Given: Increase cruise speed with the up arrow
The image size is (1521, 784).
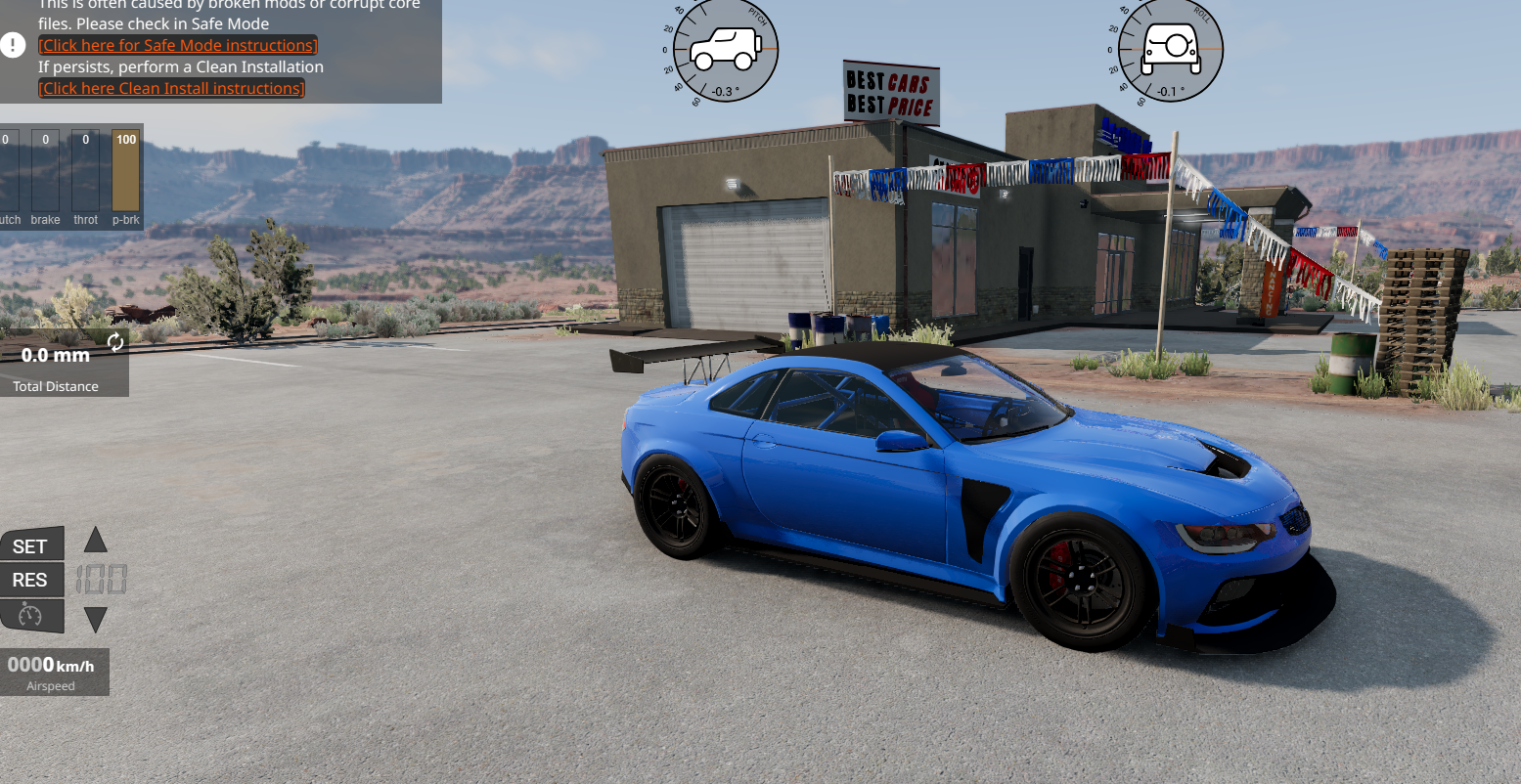Looking at the screenshot, I should click(95, 540).
